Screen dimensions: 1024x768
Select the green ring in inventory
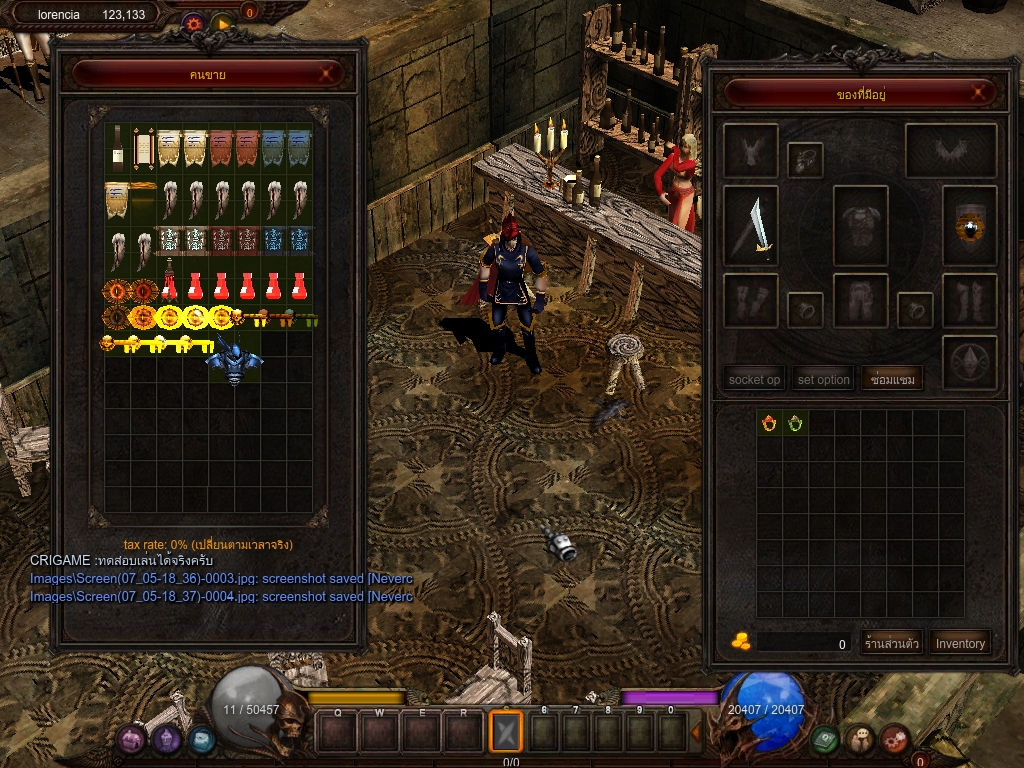click(795, 423)
